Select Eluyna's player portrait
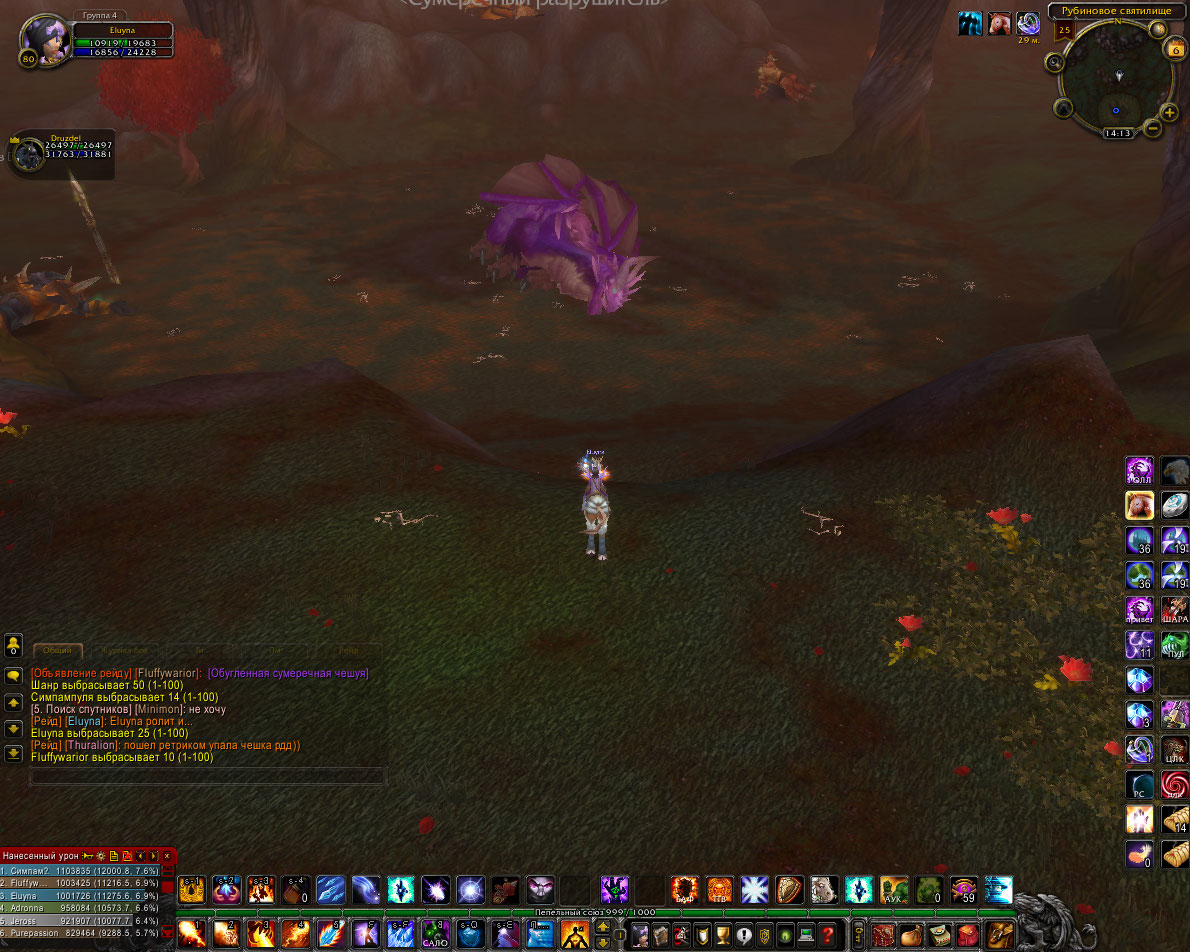The image size is (1190, 952). 46,40
